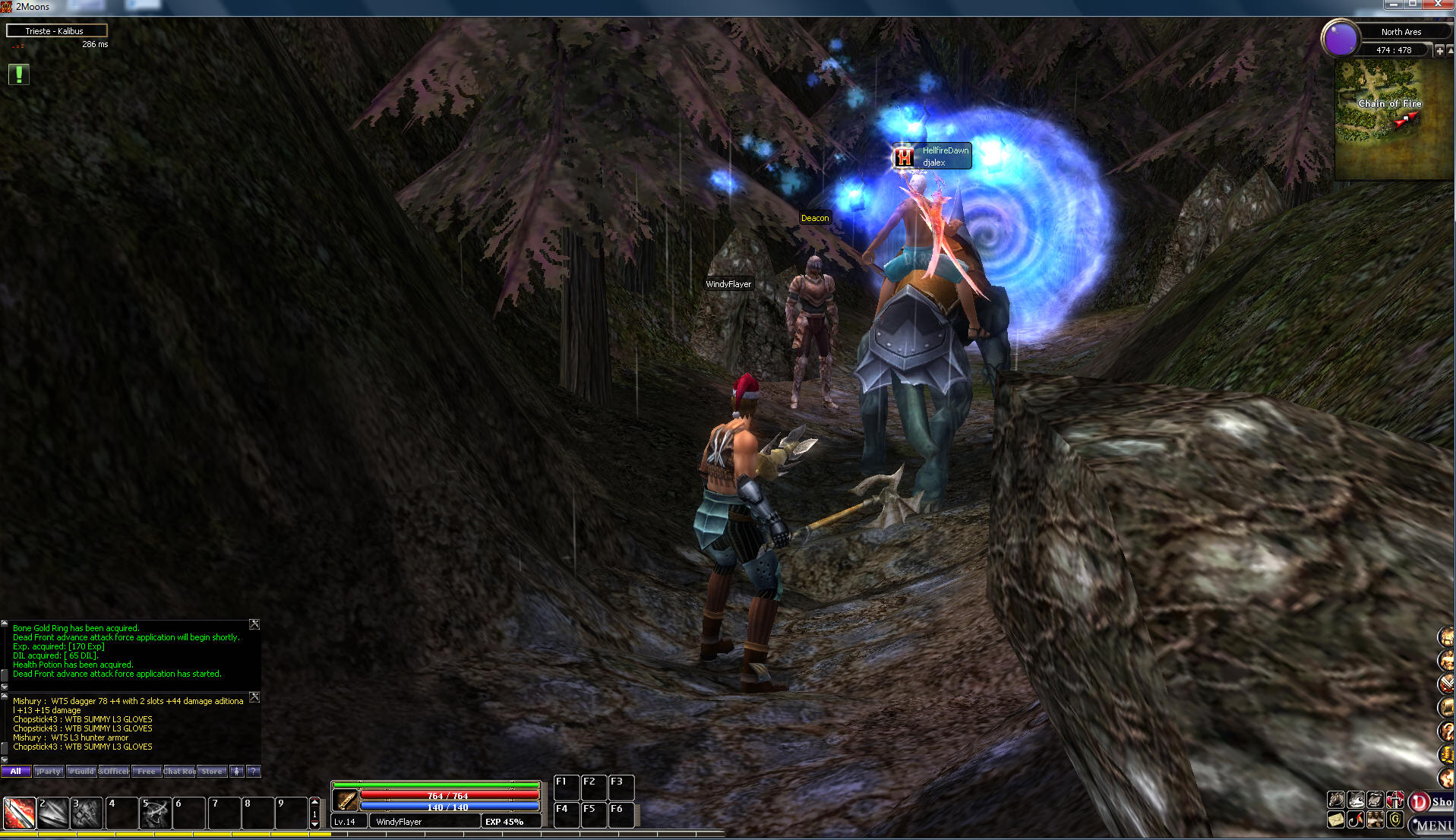Viewport: 1456px width, 840px height.
Task: Zoom the minimap with the plus button
Action: pos(1439,50)
